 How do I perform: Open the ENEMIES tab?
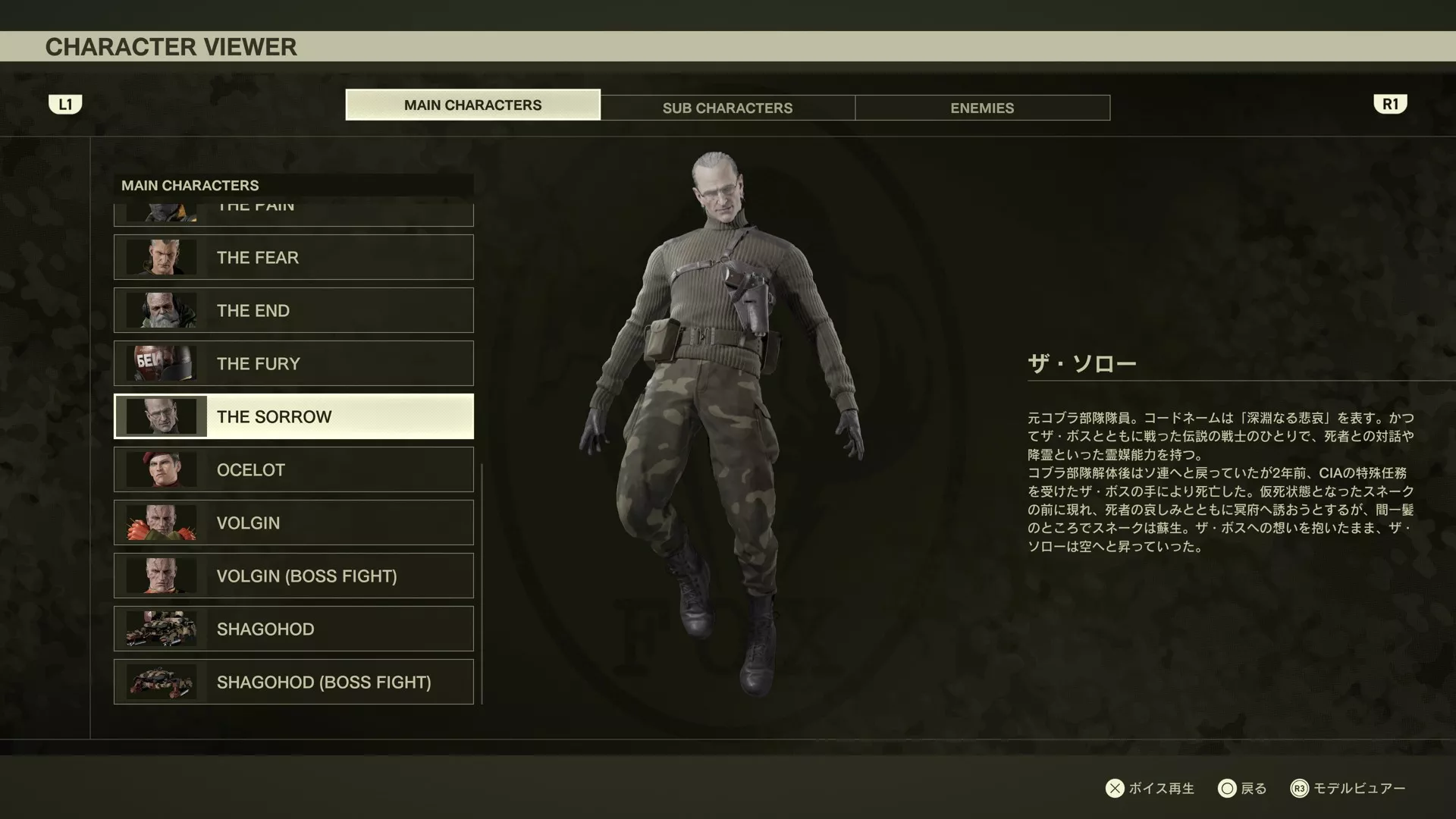tap(981, 108)
